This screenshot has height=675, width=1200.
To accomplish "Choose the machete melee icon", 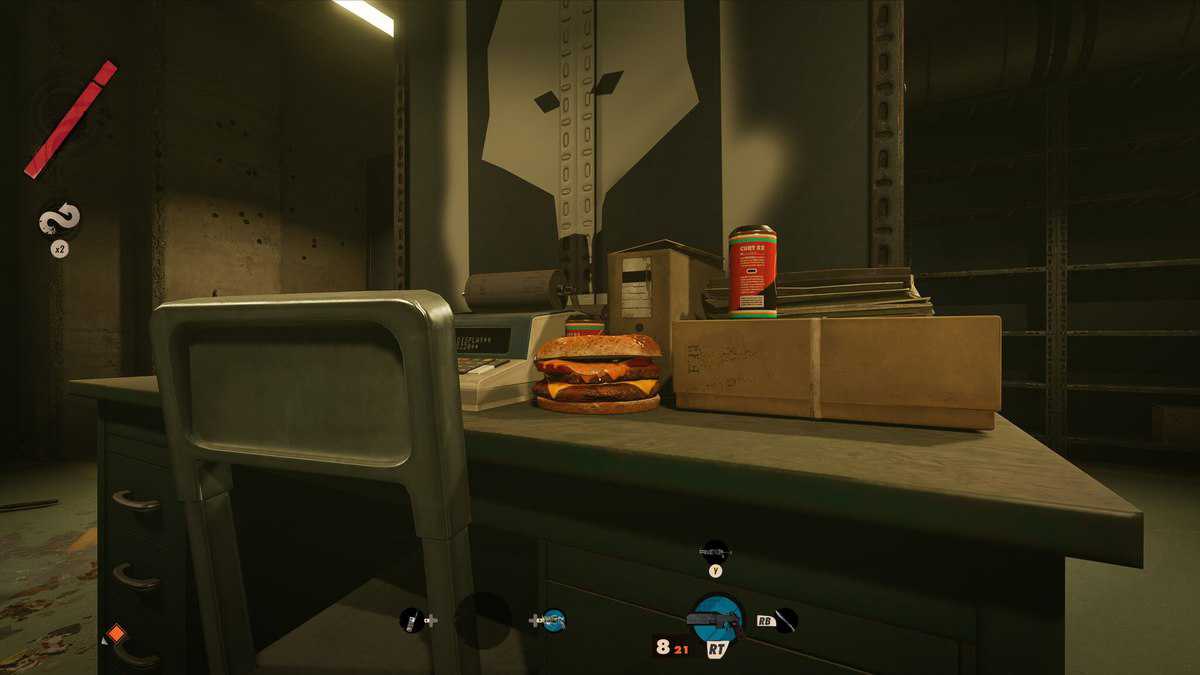I will [x=786, y=620].
